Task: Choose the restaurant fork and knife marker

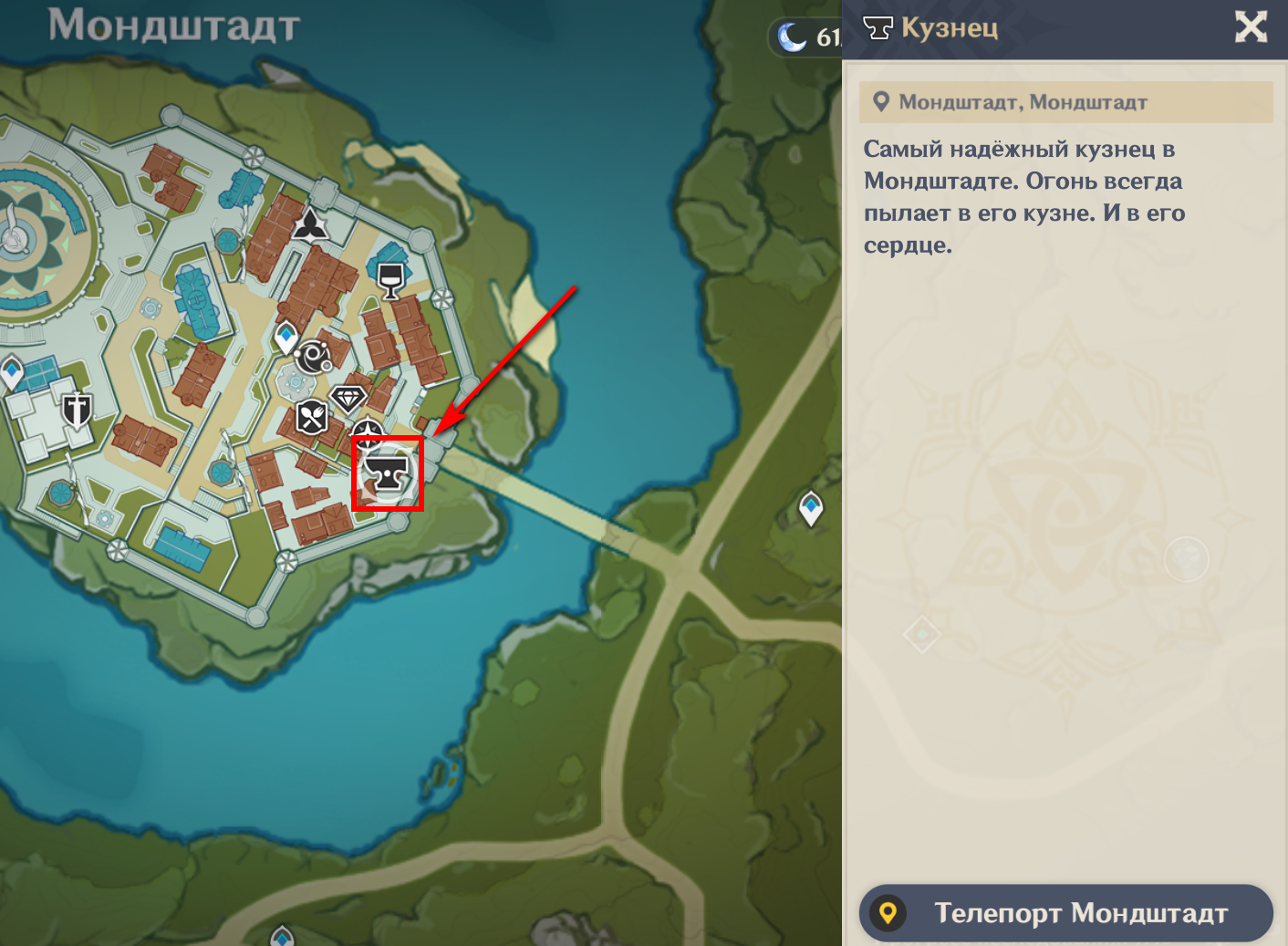Action: tap(312, 417)
